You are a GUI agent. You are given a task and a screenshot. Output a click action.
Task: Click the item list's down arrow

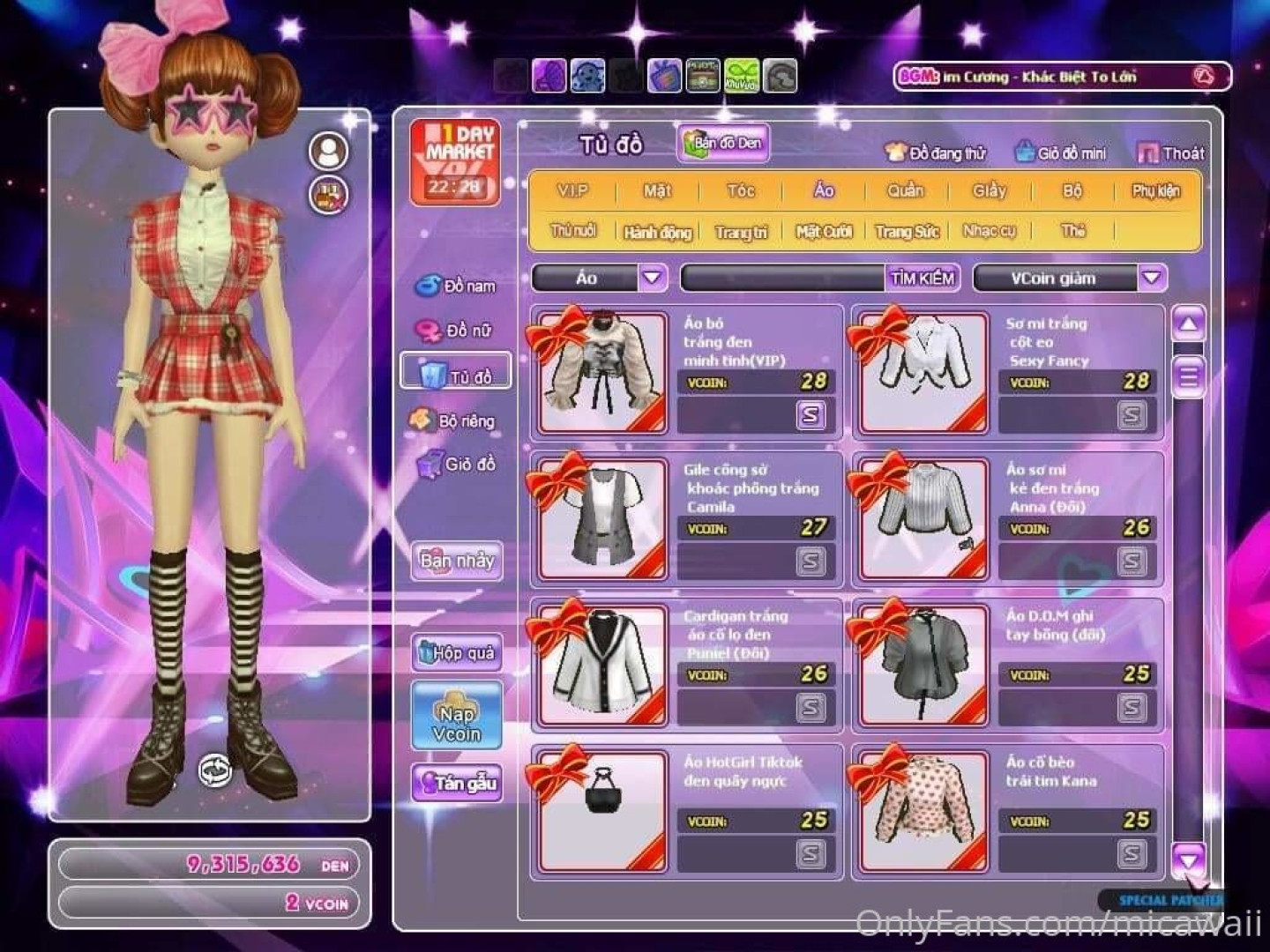[1188, 858]
